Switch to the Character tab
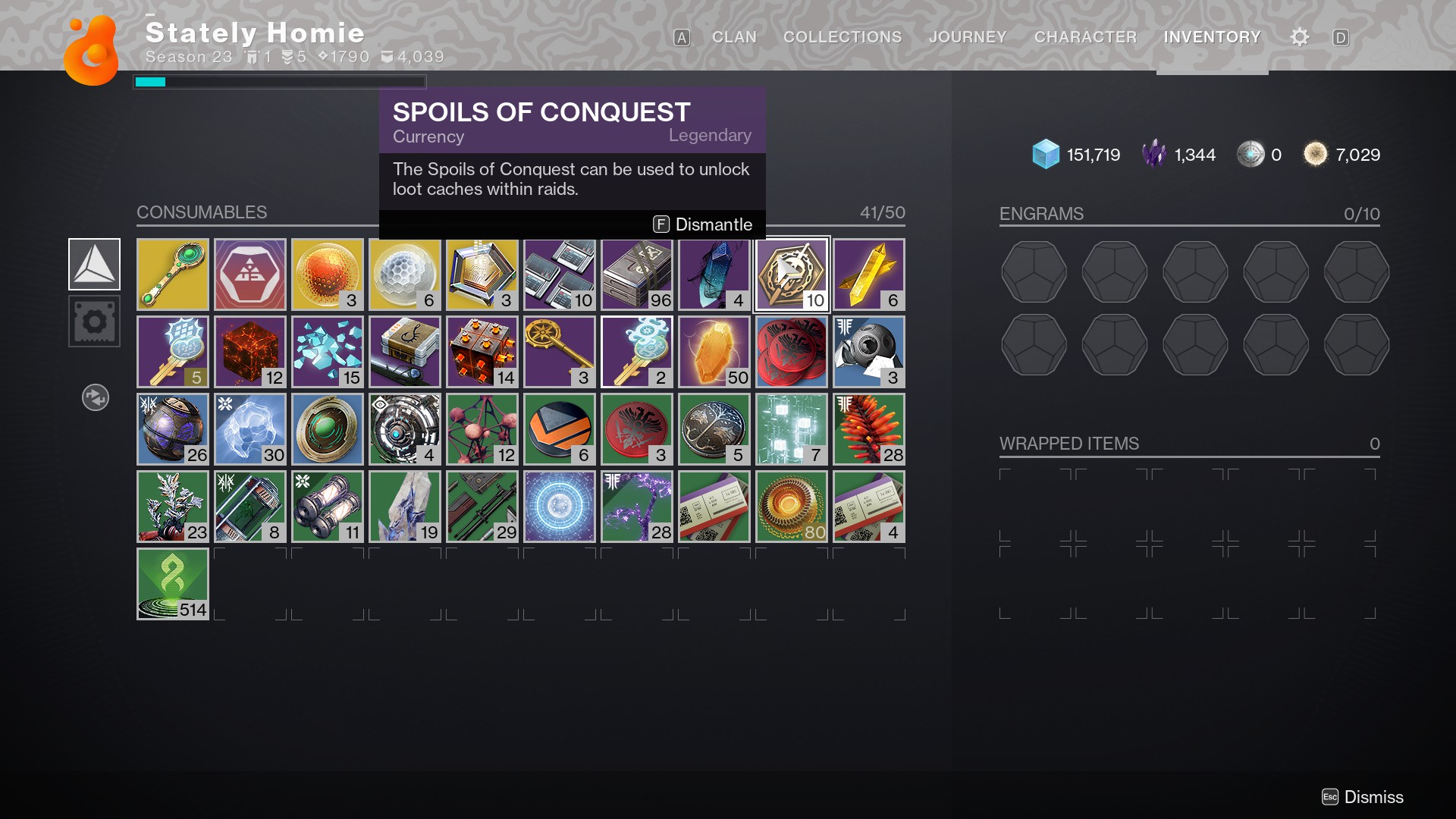The image size is (1456, 819). coord(1085,36)
